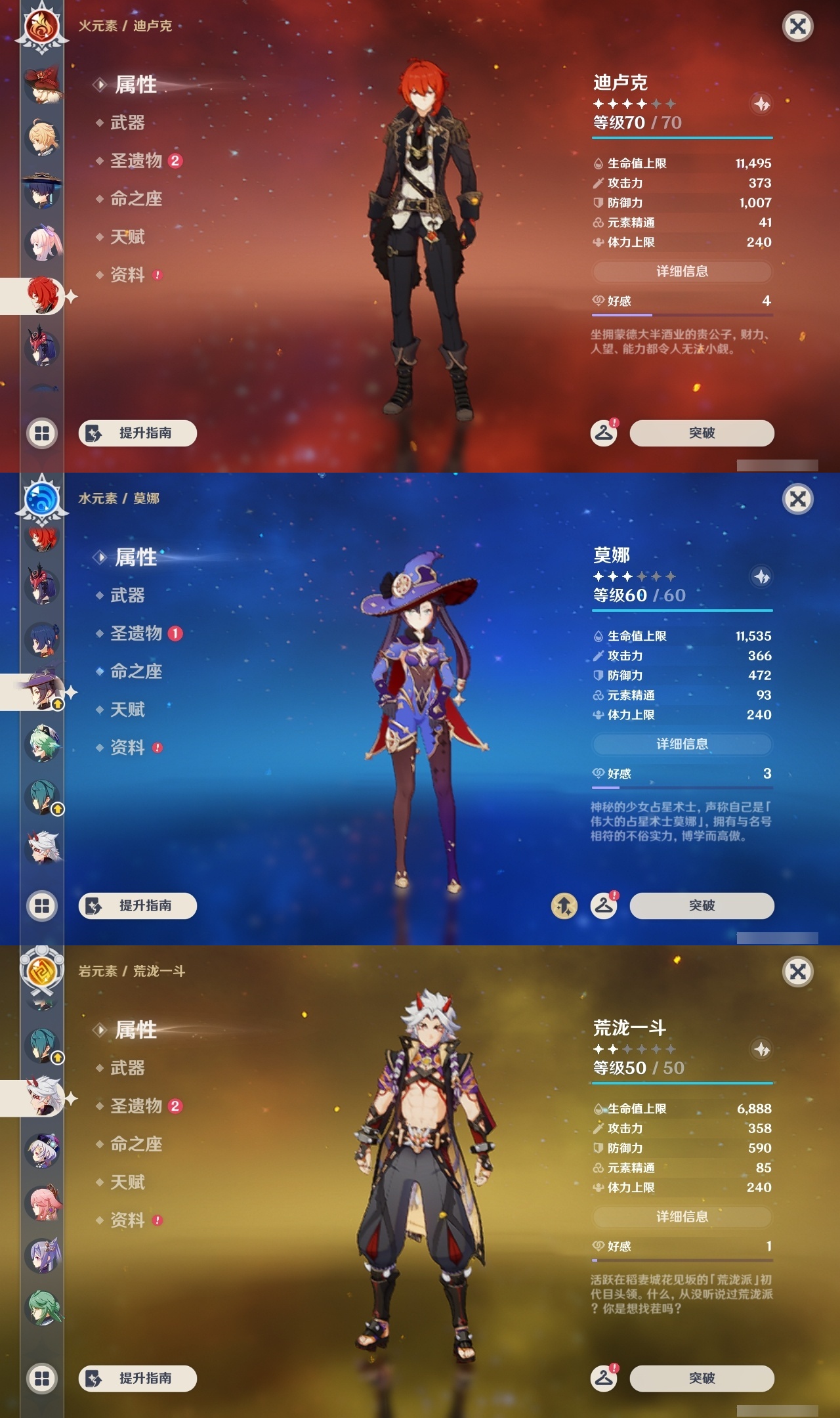Click the stamina (体力上限) stat icon

tap(598, 243)
